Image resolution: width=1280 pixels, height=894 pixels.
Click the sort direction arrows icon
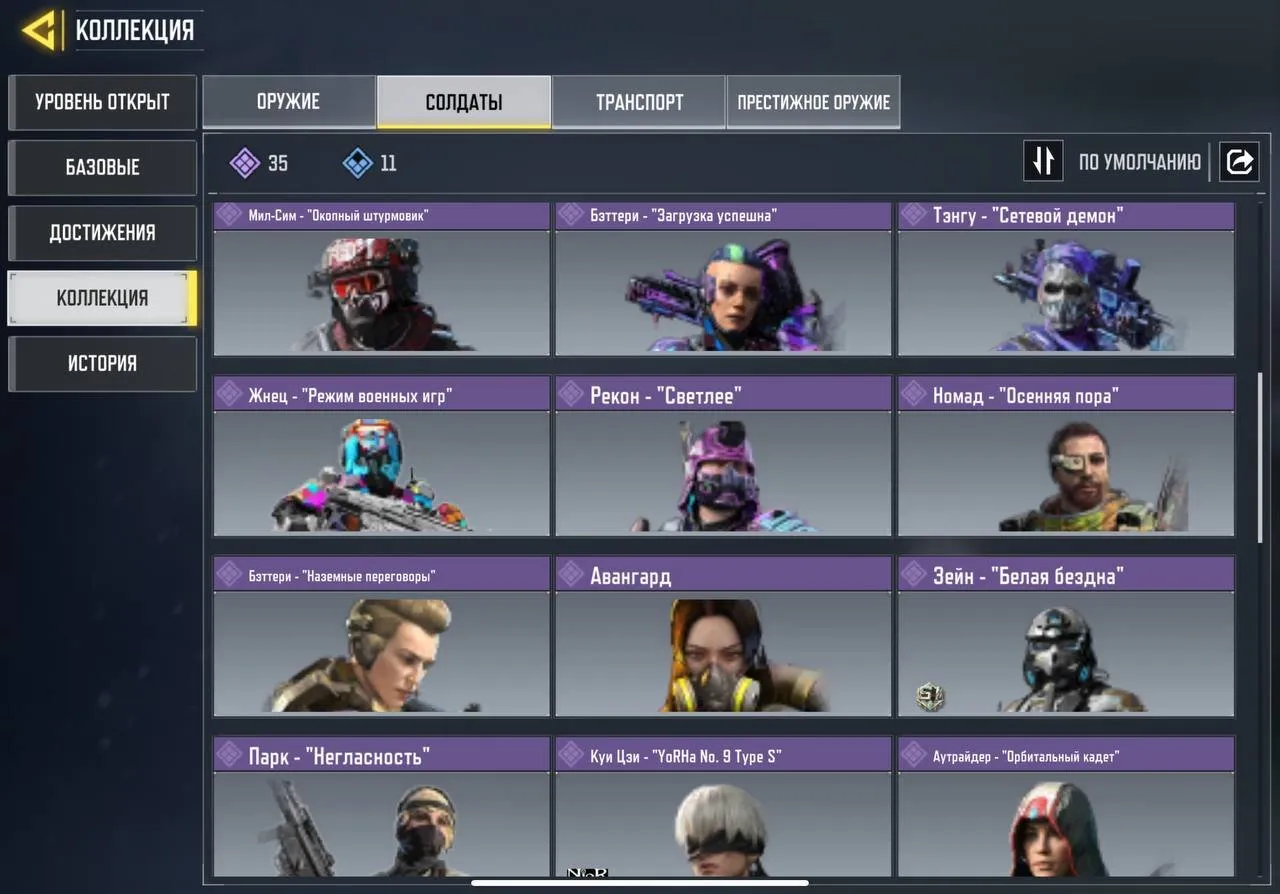[x=1043, y=161]
